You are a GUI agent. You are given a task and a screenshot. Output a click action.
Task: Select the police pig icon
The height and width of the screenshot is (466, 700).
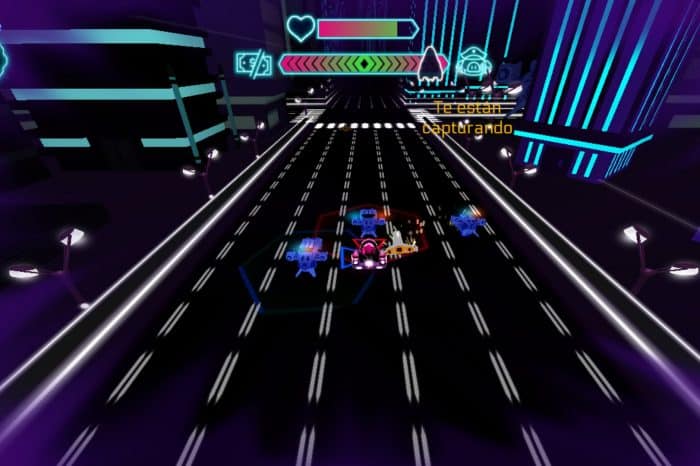click(x=469, y=62)
